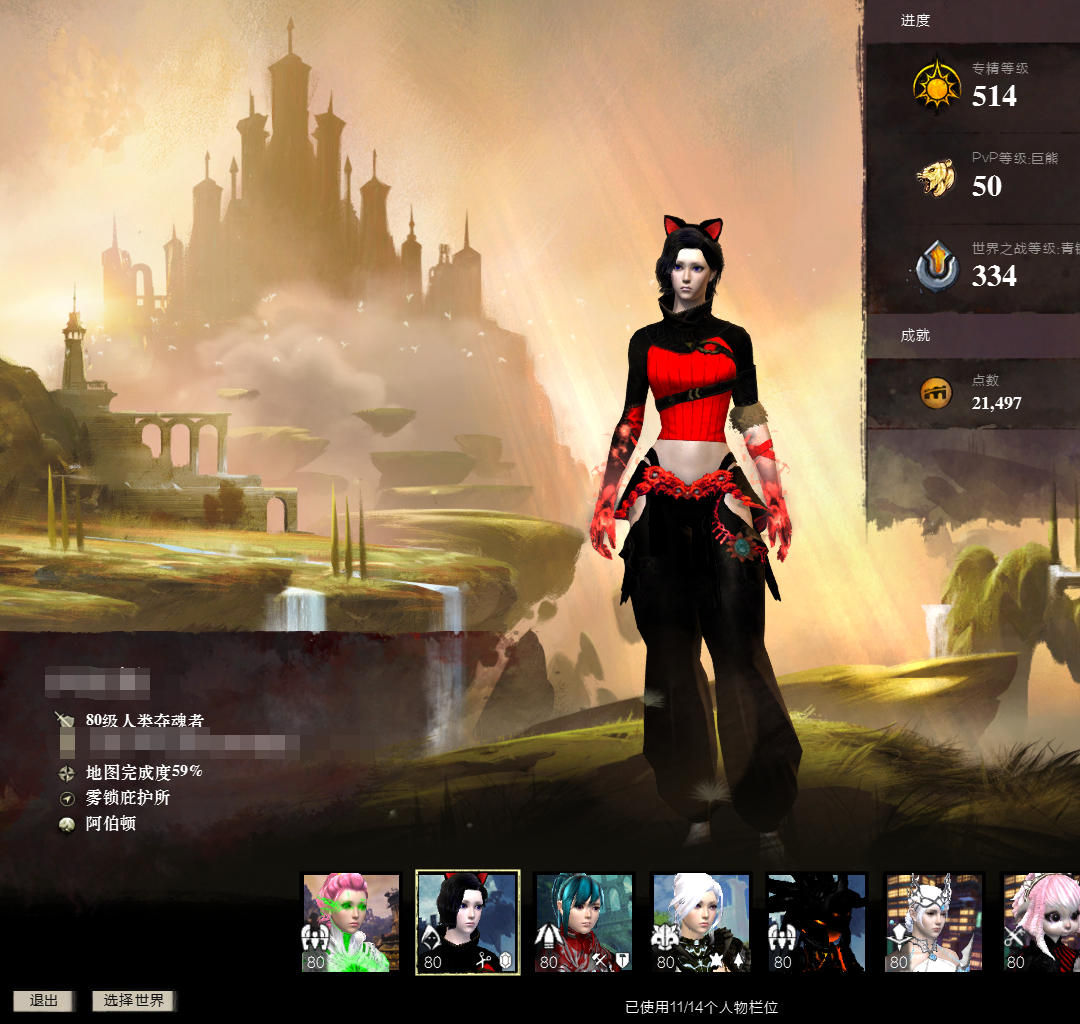Pick the pink-haired small character with headband

click(x=1043, y=923)
